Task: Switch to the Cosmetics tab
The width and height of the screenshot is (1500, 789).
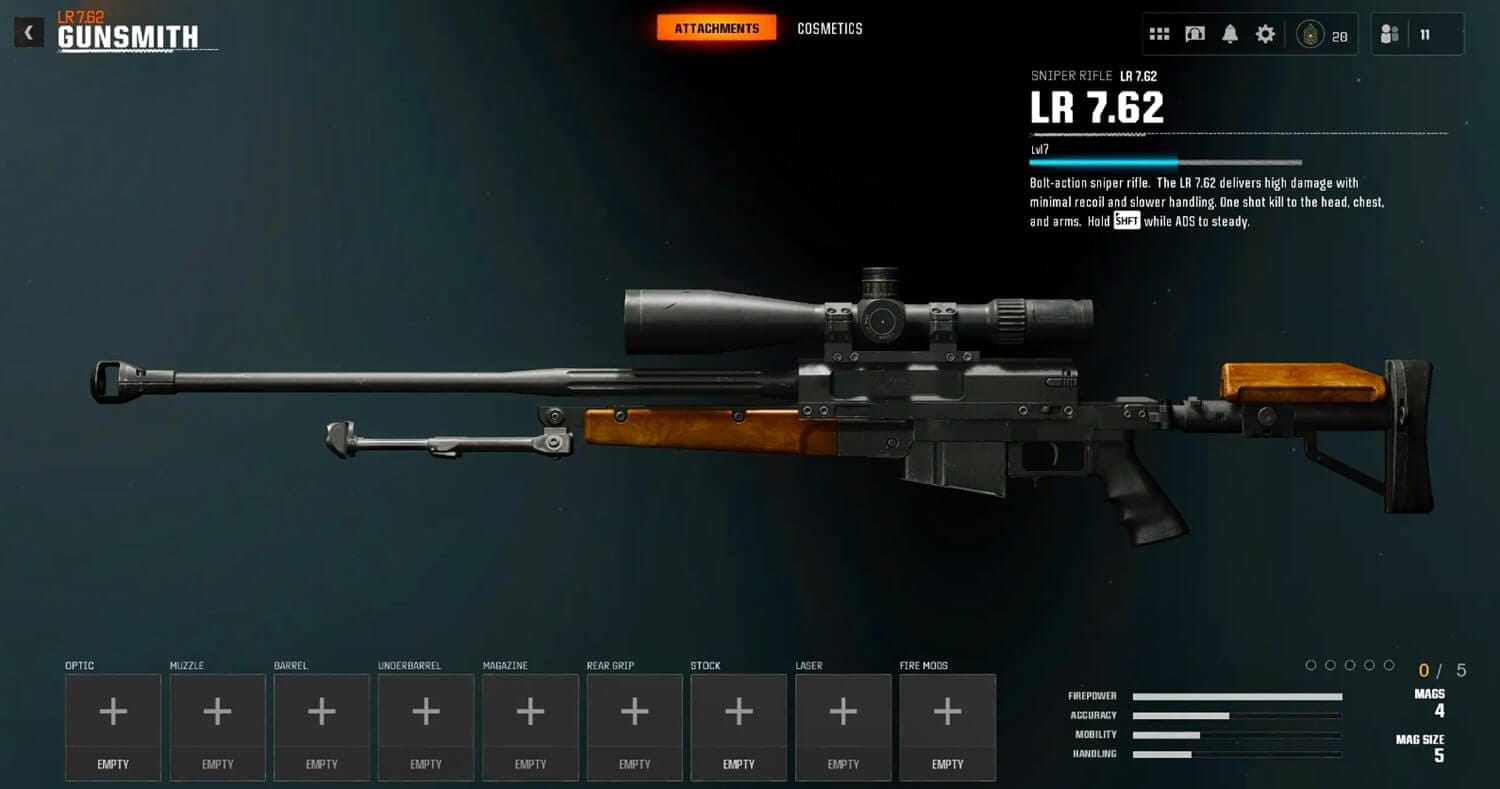Action: 829,29
